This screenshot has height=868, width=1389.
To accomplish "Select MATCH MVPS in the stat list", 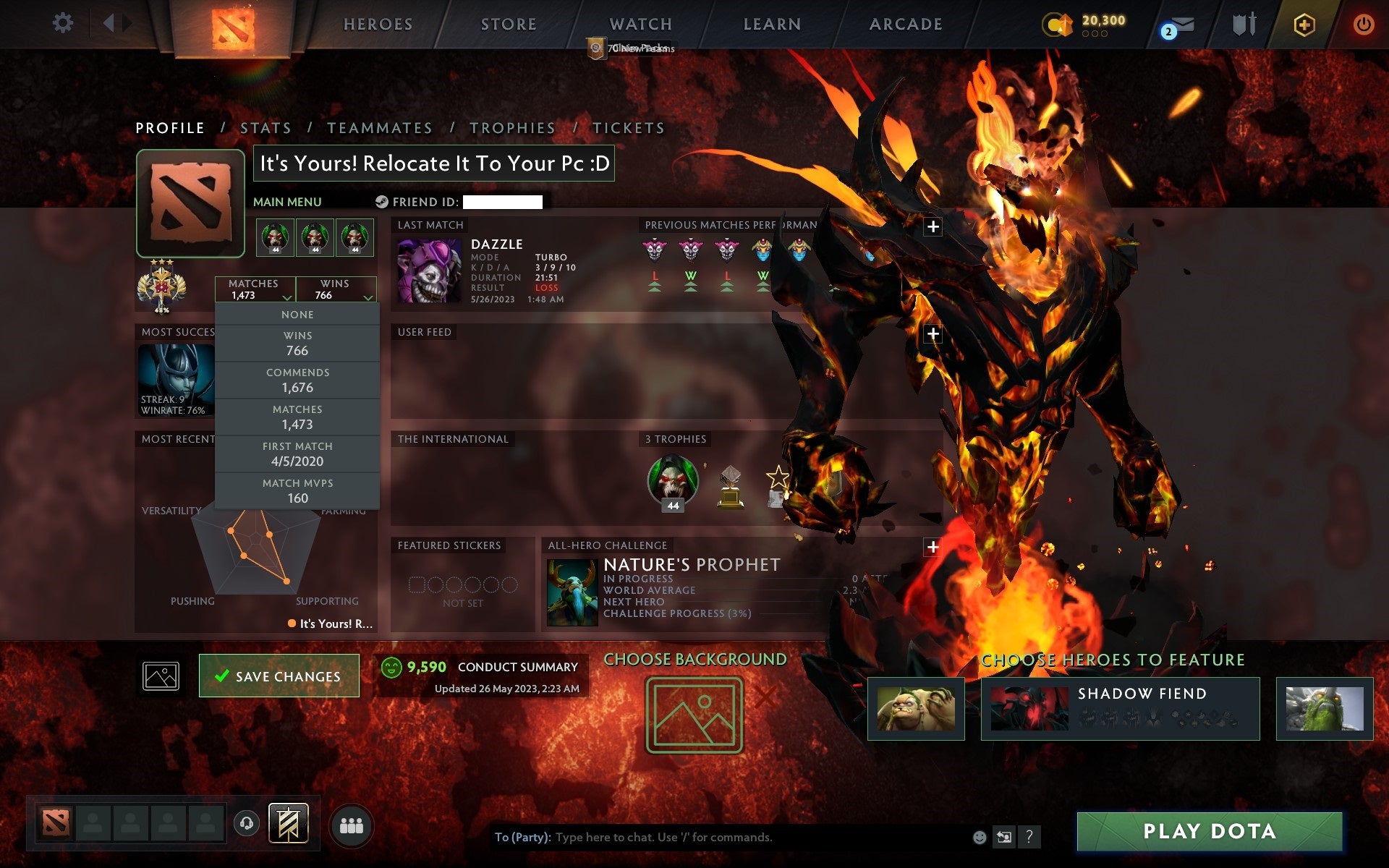I will (297, 490).
